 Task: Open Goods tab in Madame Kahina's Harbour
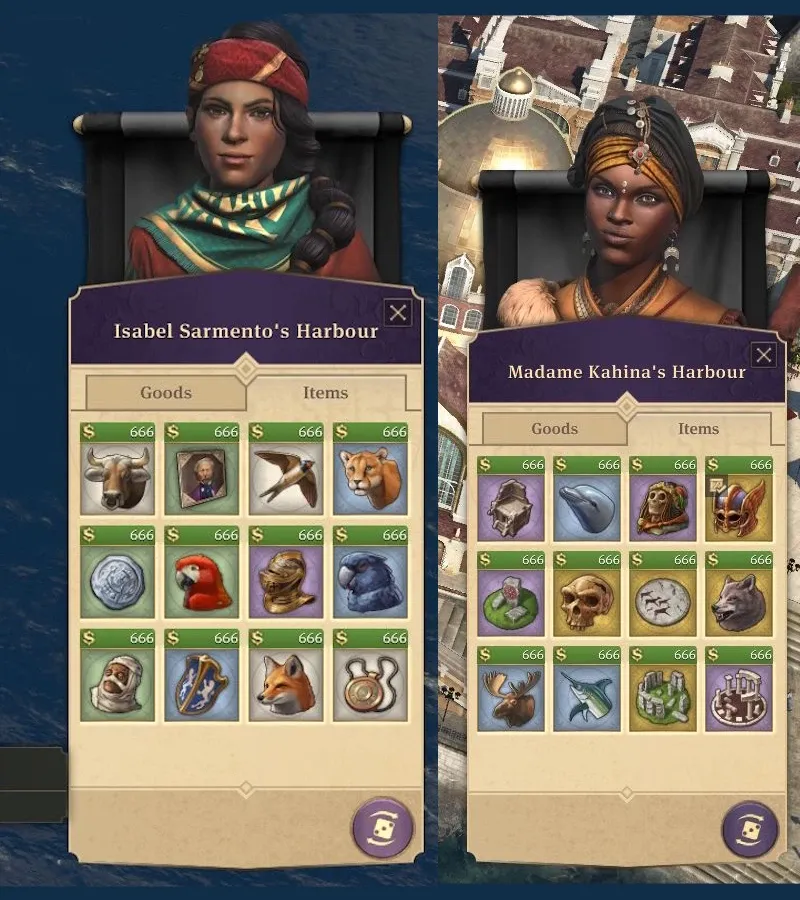[x=555, y=429]
